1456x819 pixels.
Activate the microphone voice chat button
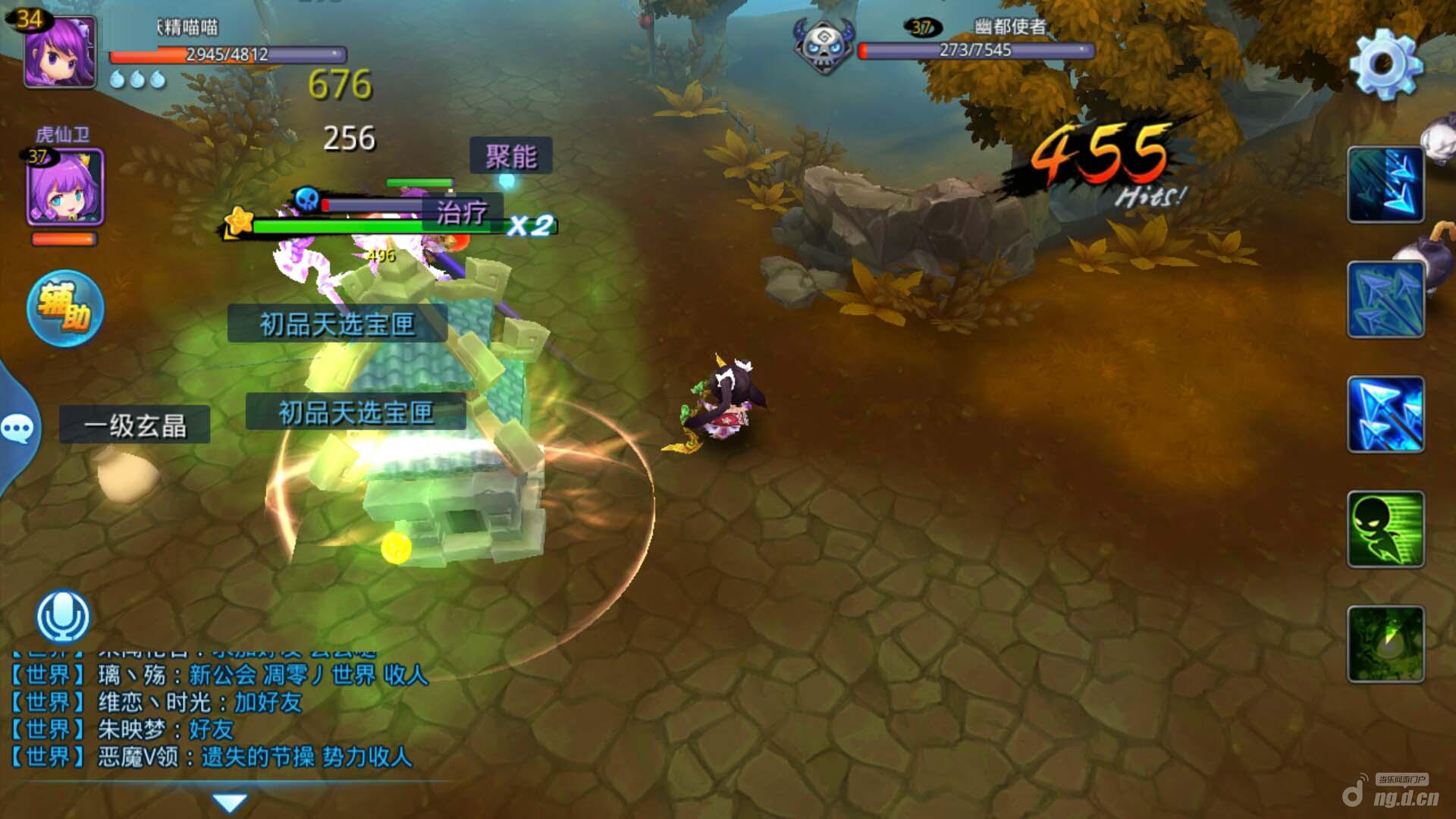pyautogui.click(x=64, y=616)
